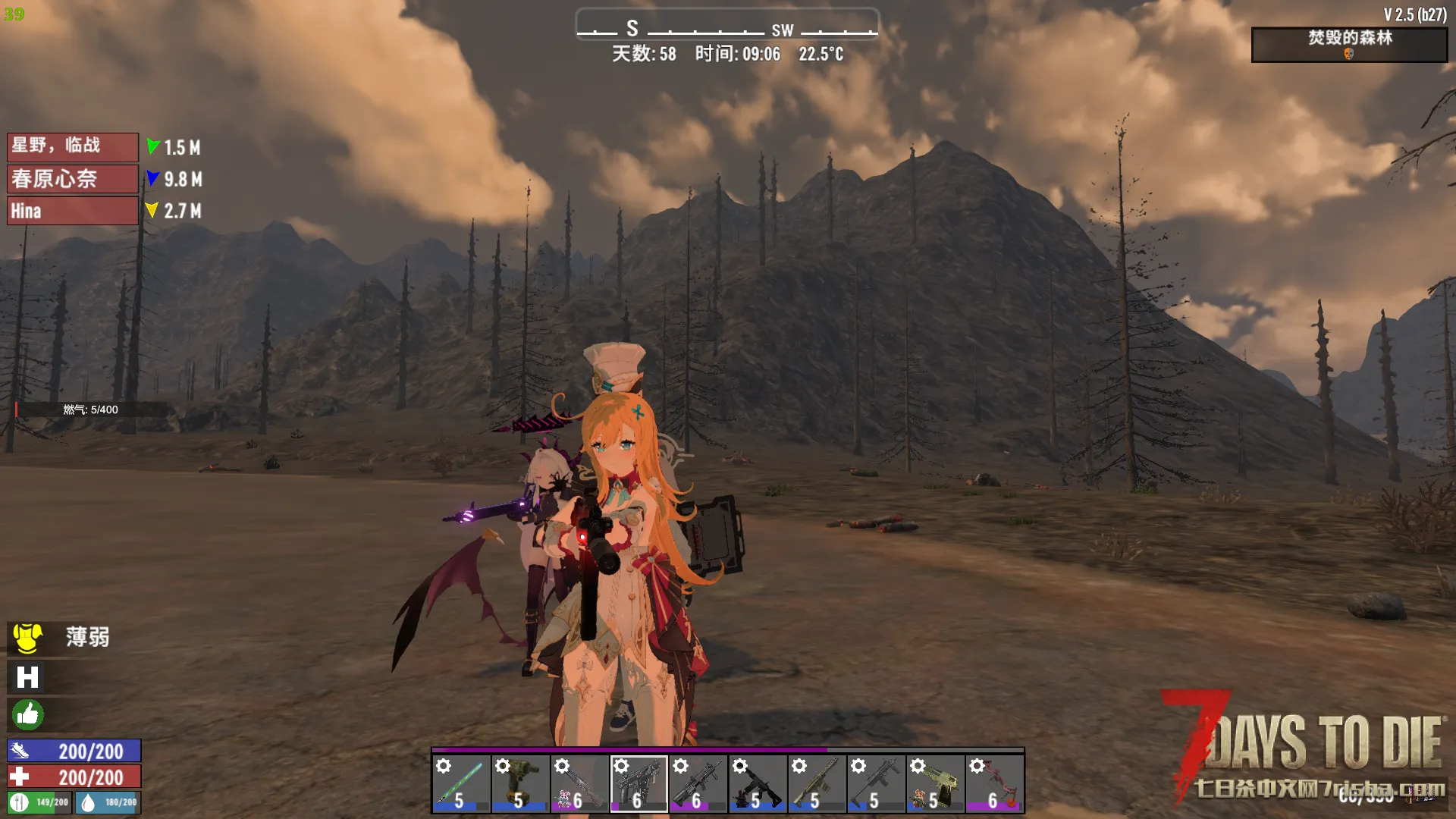Select the impact driver tool slot
The height and width of the screenshot is (819, 1456).
pos(520,783)
